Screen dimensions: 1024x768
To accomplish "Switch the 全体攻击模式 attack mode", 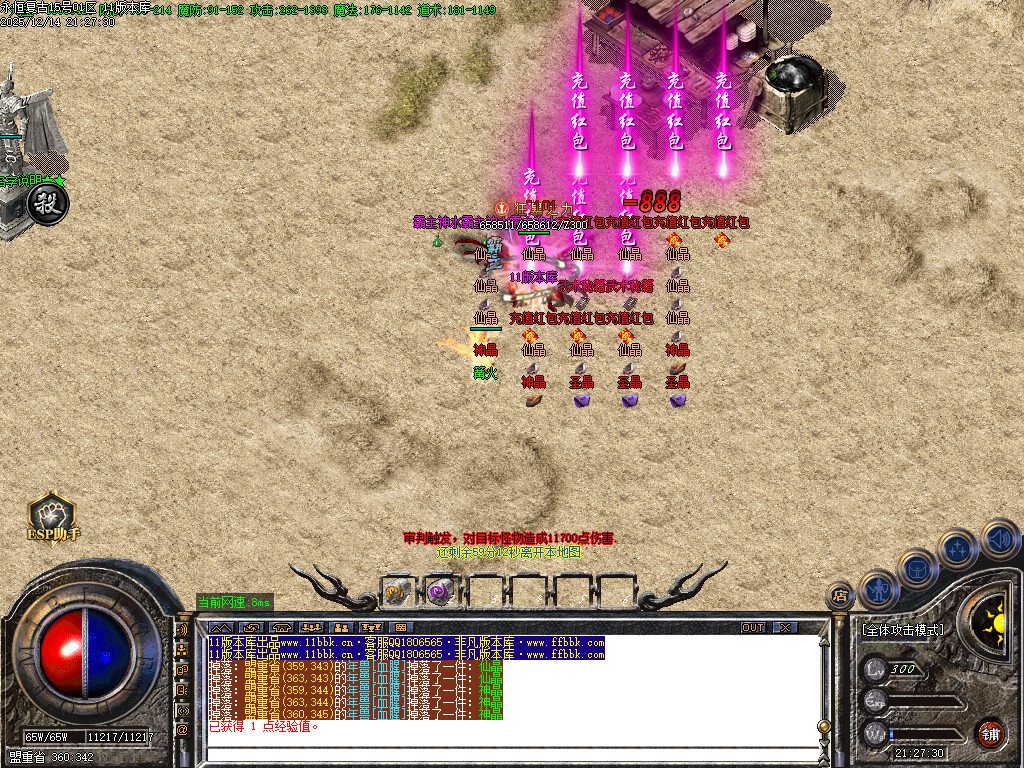I will click(x=902, y=630).
